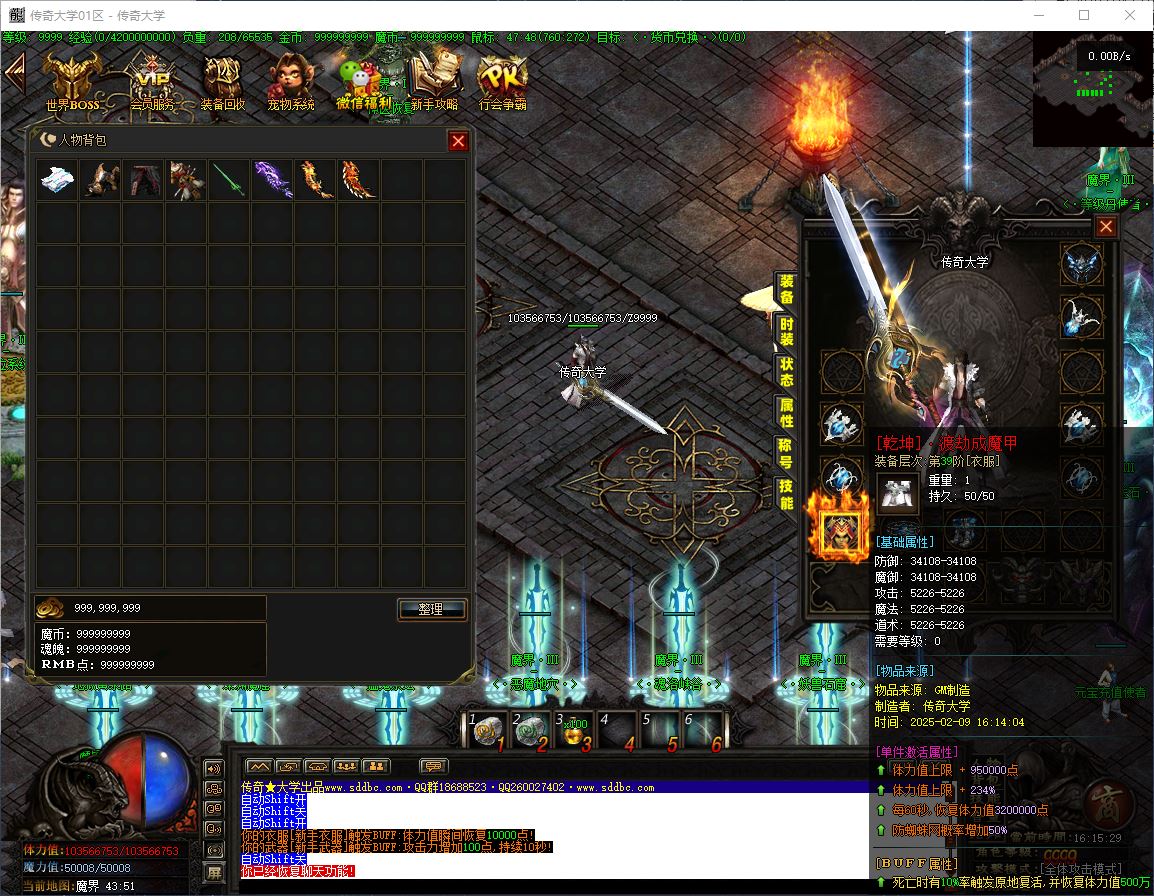Open 装备回收 equipment recycling

click(222, 81)
